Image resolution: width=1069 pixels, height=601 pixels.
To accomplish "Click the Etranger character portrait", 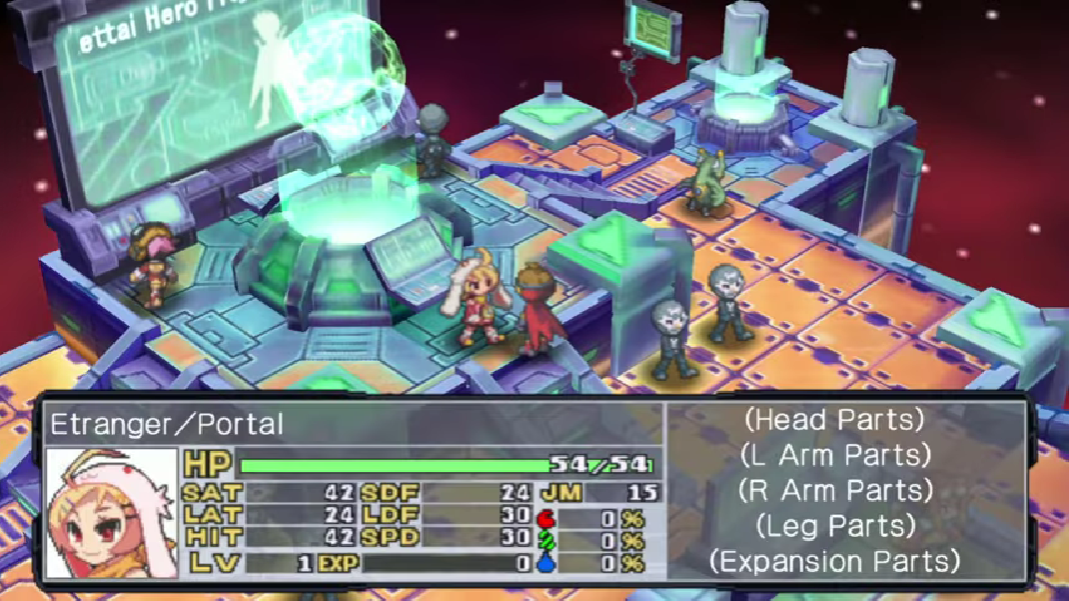I will [x=111, y=513].
